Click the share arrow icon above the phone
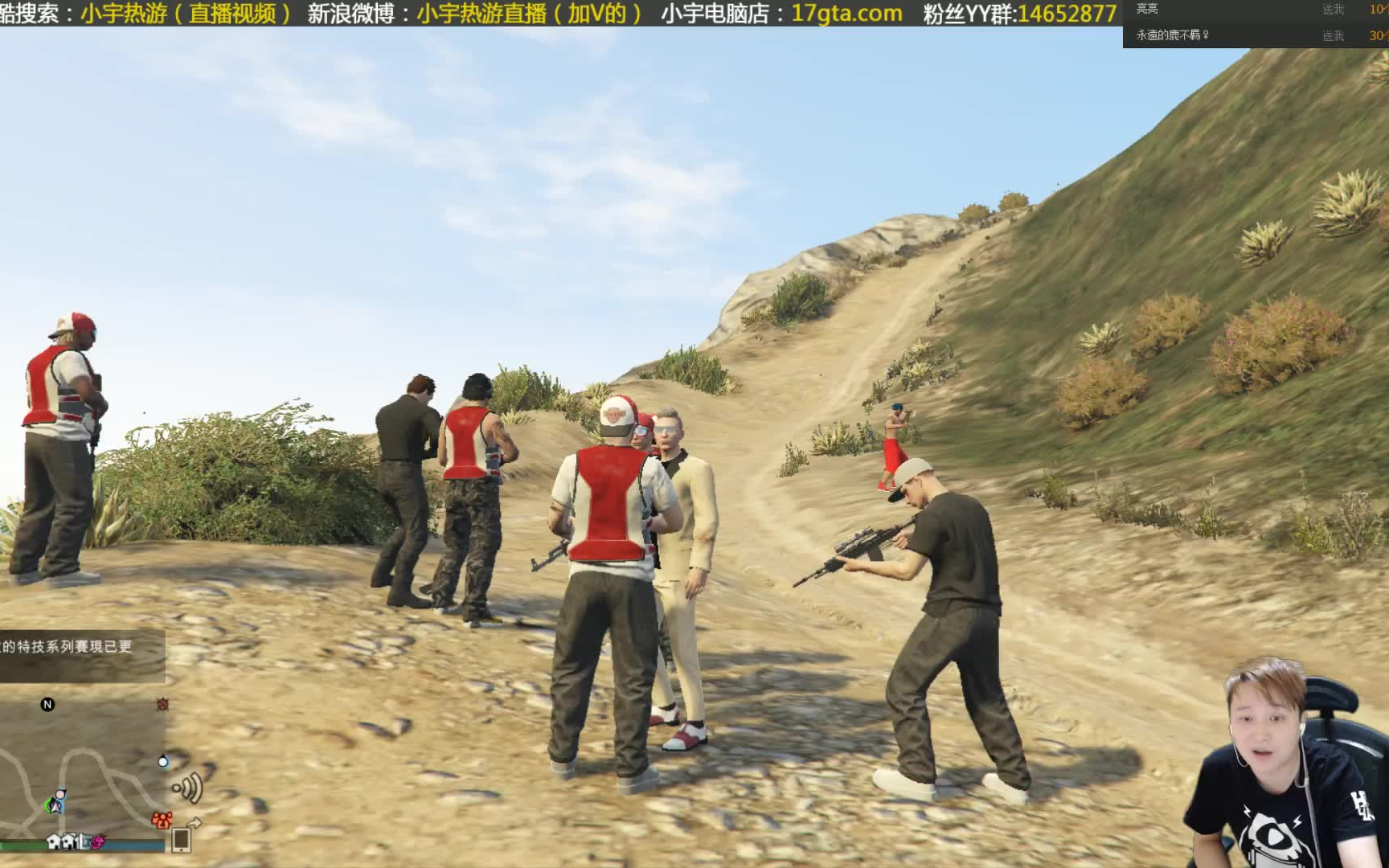 [x=195, y=821]
